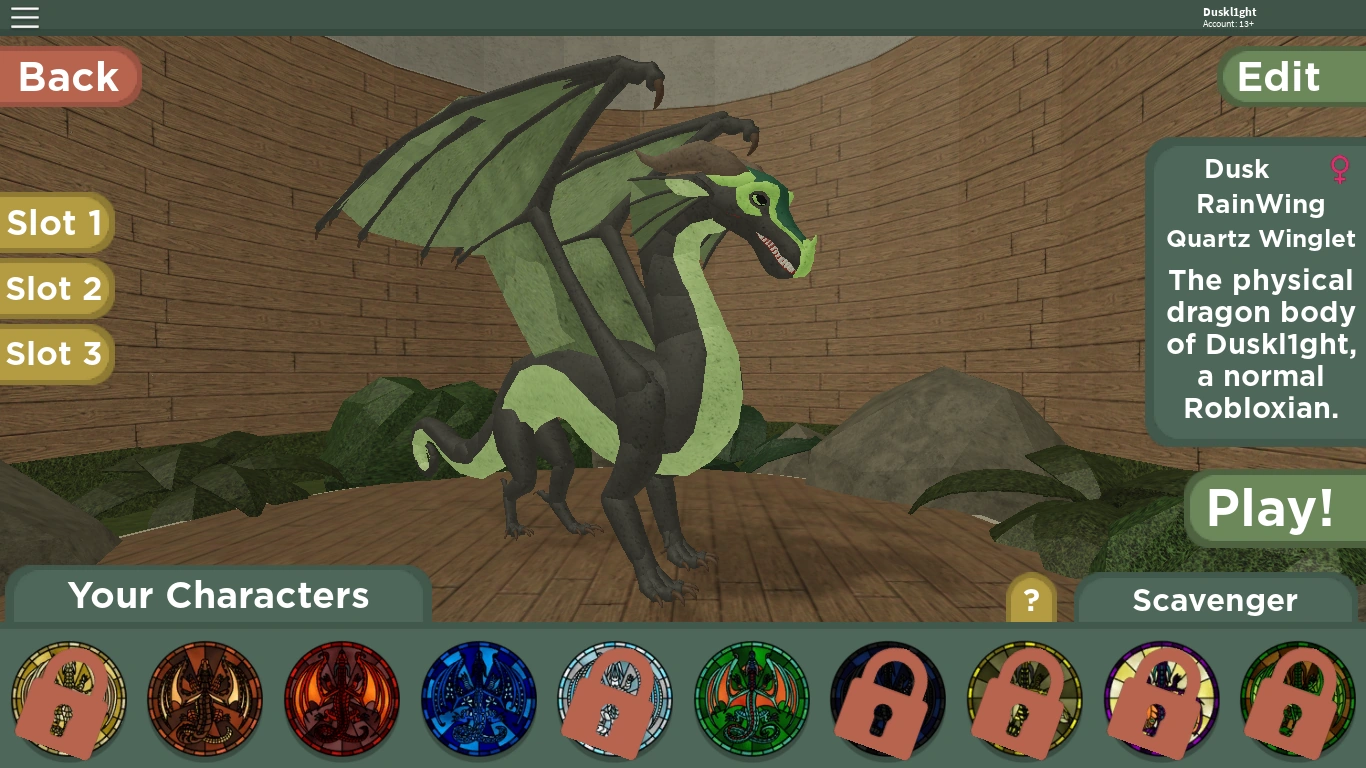Select the locked yellow SandWing tribe emblem
The height and width of the screenshot is (768, 1366).
[68, 699]
